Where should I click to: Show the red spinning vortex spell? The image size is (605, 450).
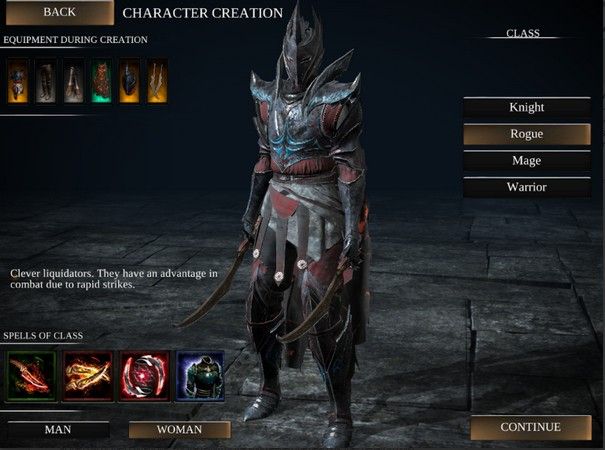coord(143,374)
